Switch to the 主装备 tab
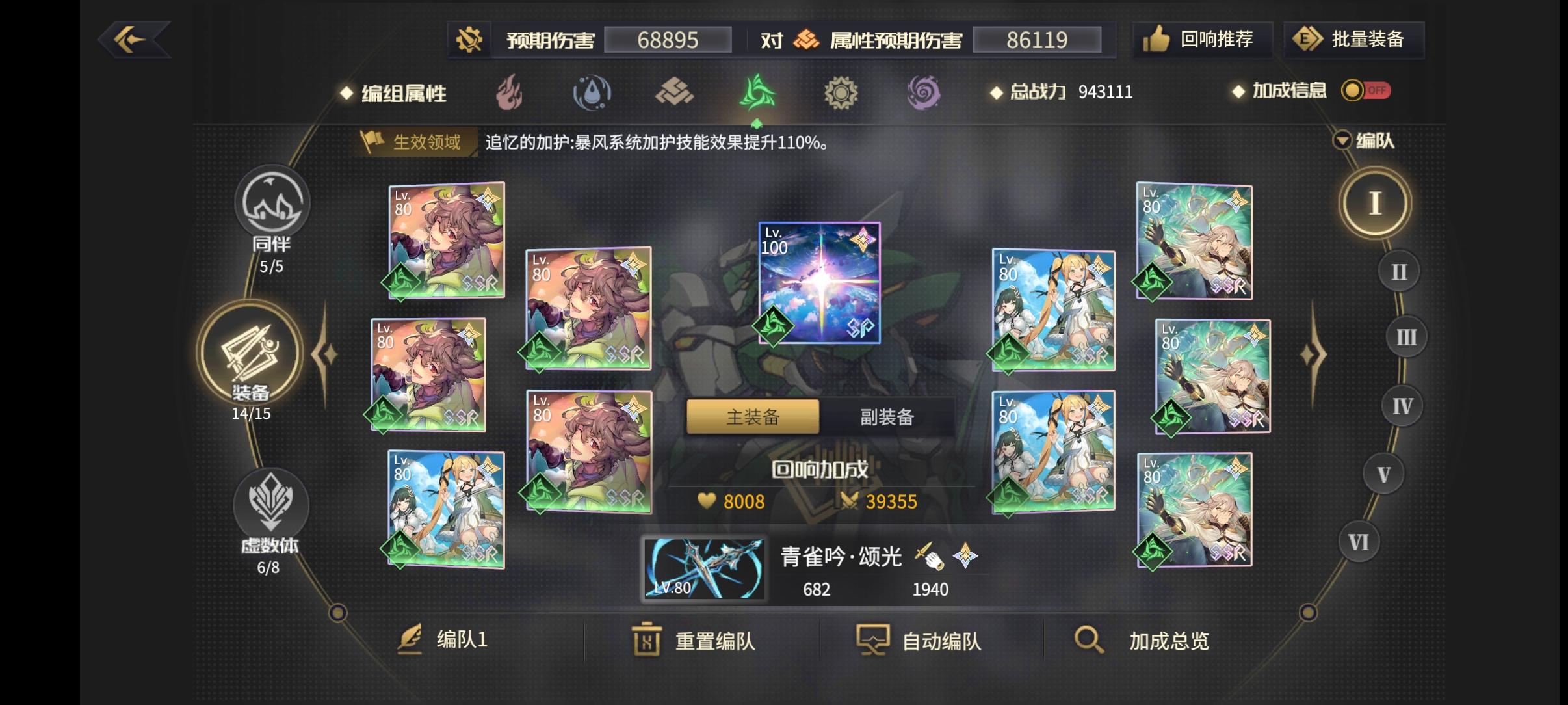 point(752,416)
